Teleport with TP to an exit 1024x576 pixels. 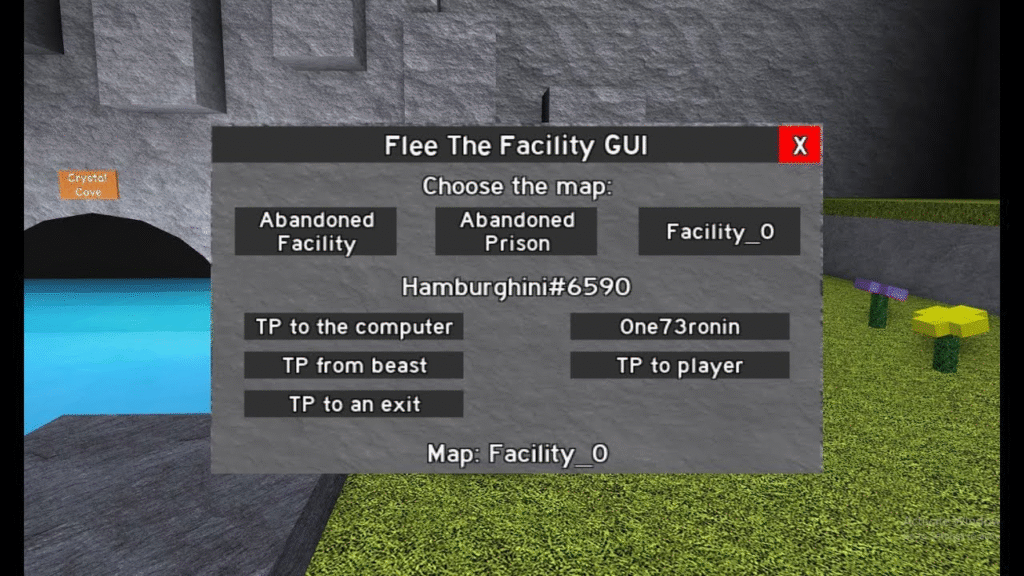(x=354, y=404)
